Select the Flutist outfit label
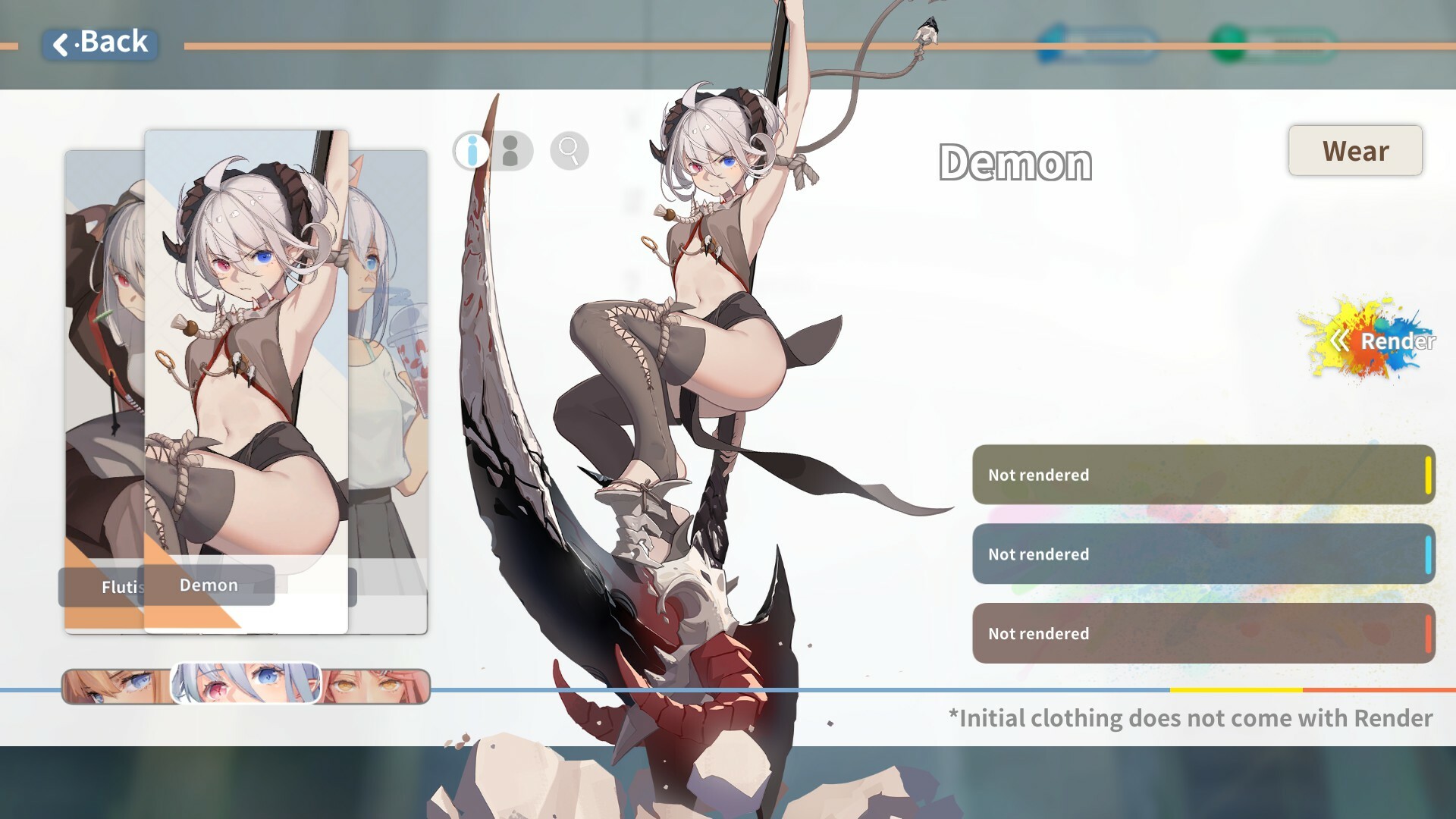The image size is (1456, 819). point(121,586)
